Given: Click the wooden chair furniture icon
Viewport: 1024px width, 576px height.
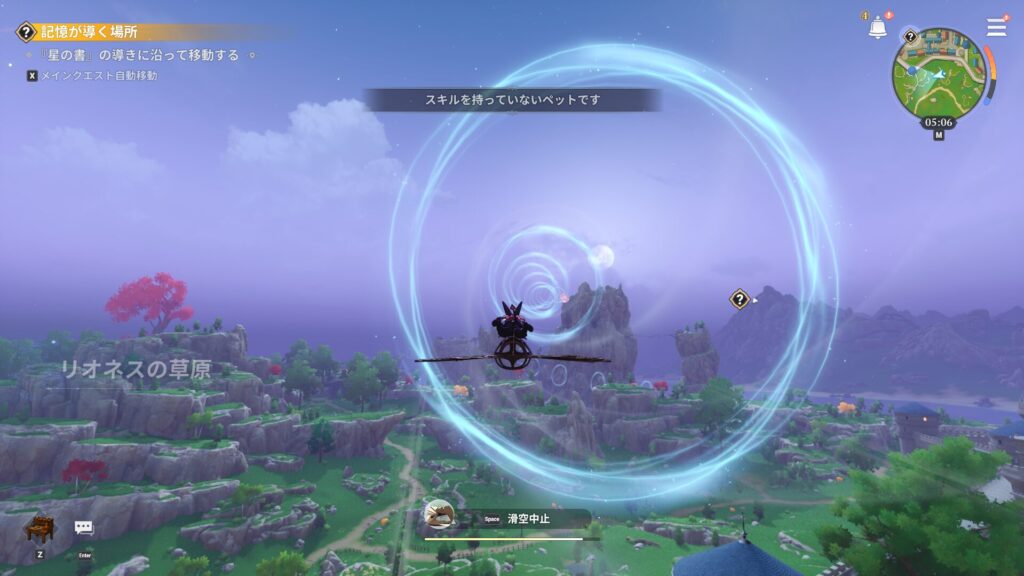Looking at the screenshot, I should (39, 528).
